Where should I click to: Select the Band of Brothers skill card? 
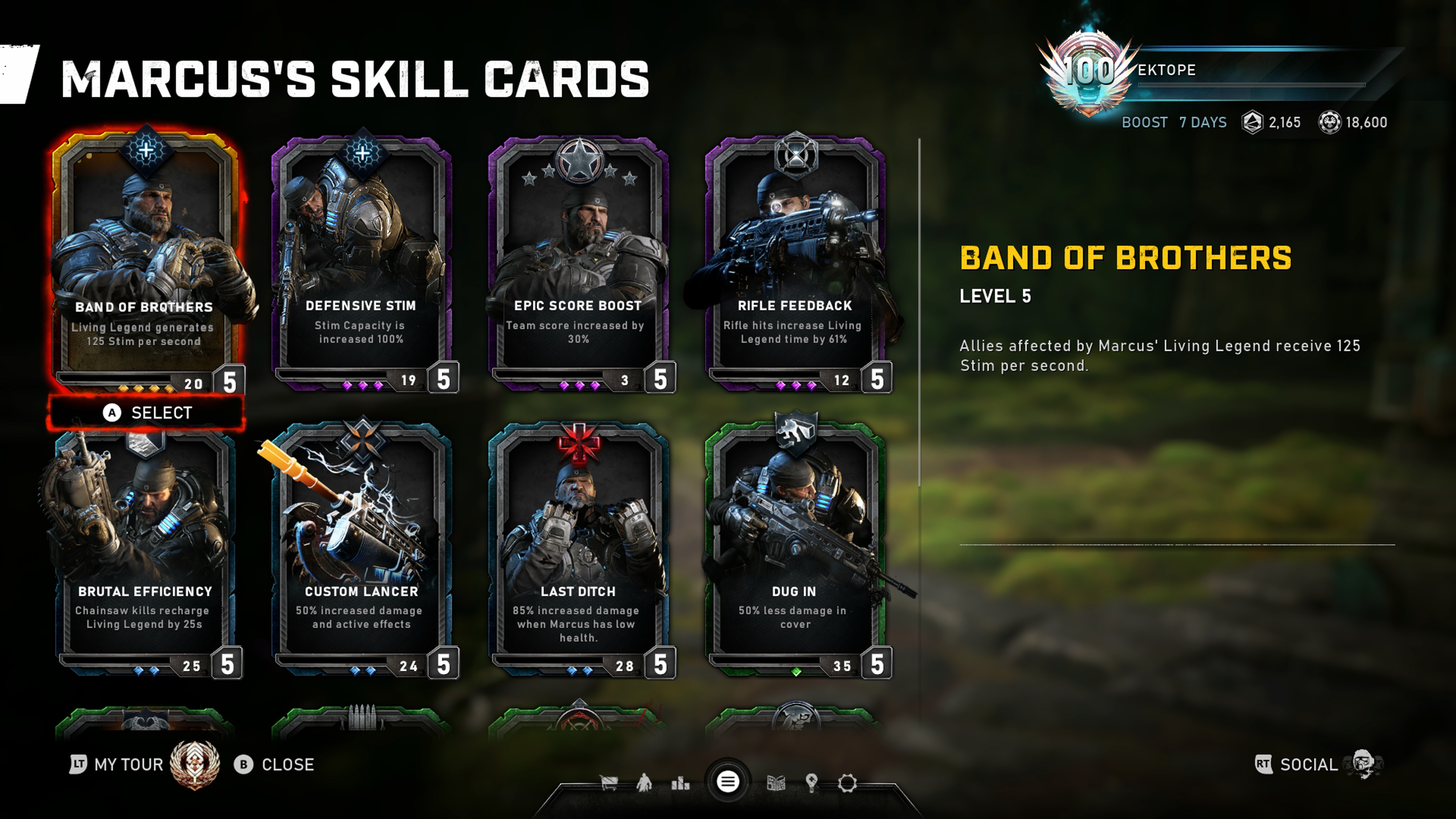click(x=145, y=260)
